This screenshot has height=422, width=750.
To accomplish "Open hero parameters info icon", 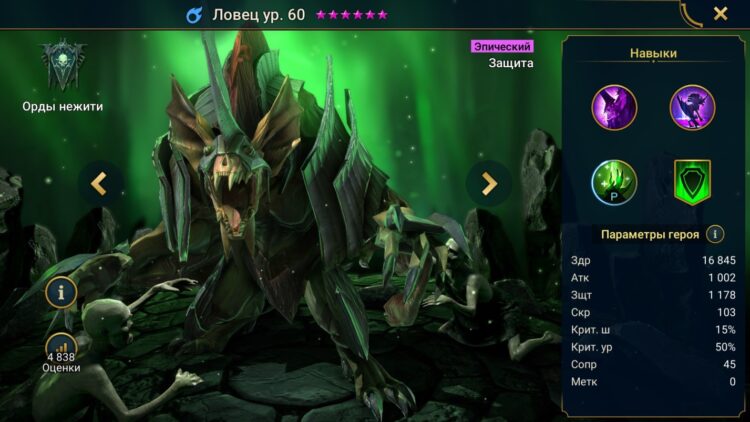I will [715, 234].
